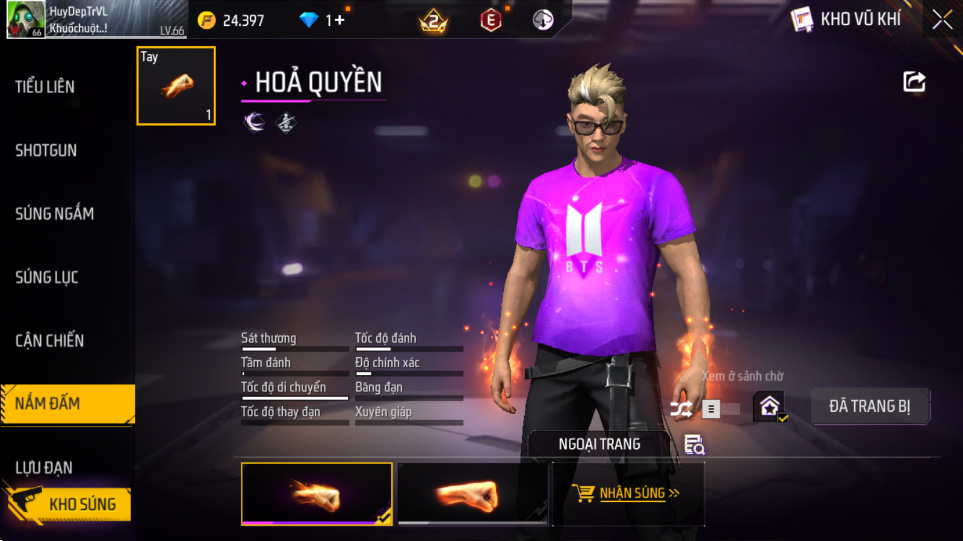Image resolution: width=963 pixels, height=541 pixels.
Task: Open the Ngoại Trang tab
Action: (600, 443)
